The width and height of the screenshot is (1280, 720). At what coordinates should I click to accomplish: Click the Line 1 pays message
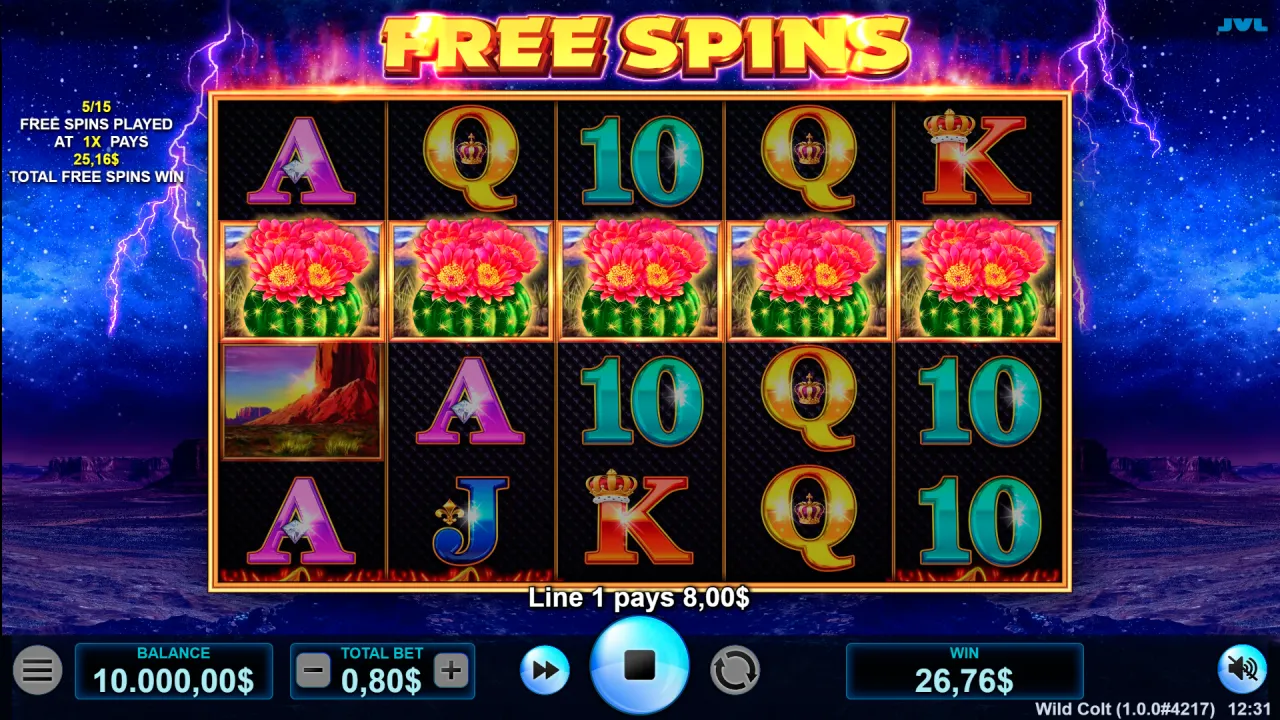[640, 596]
